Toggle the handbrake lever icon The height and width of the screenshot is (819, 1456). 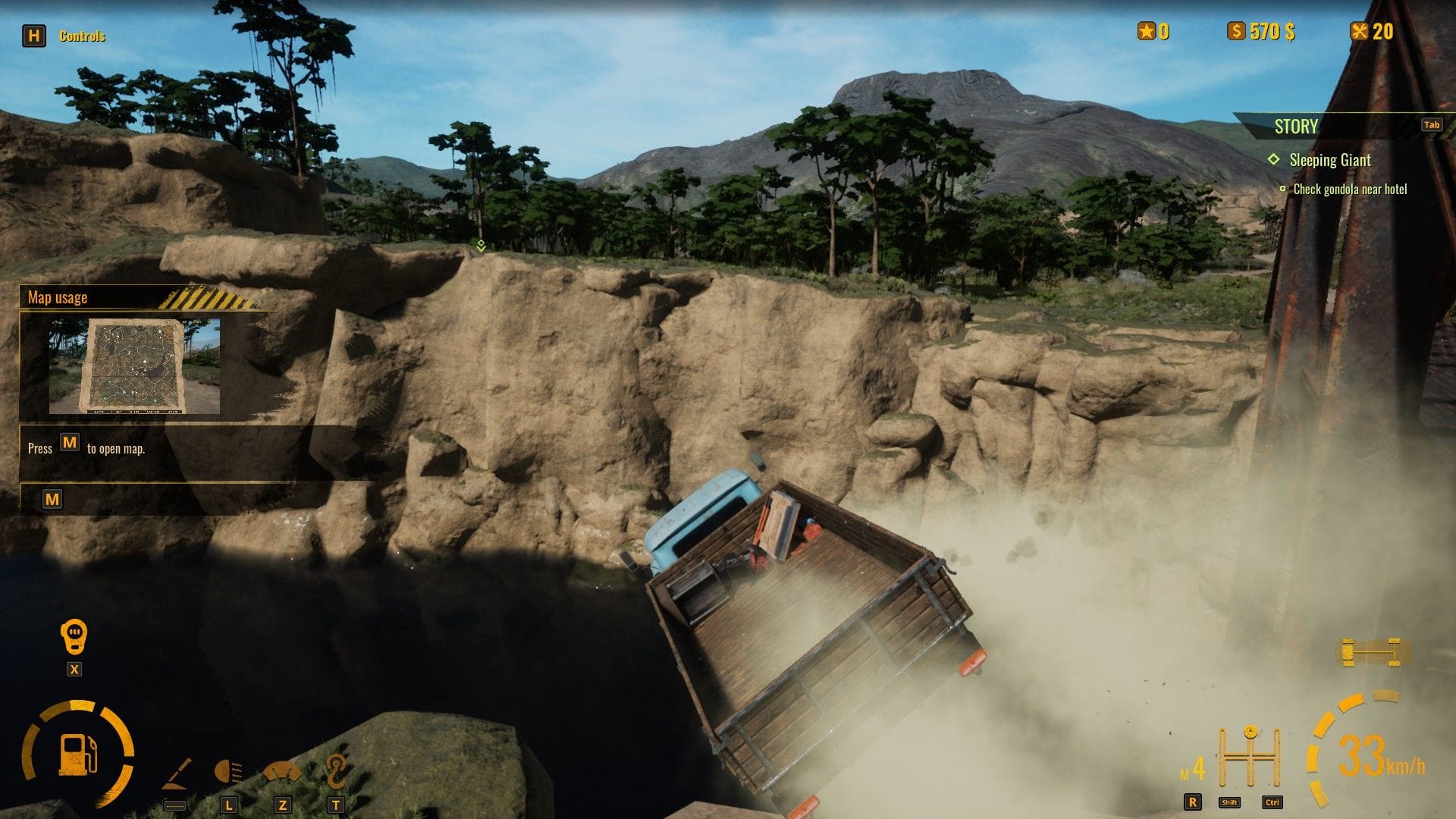click(177, 774)
